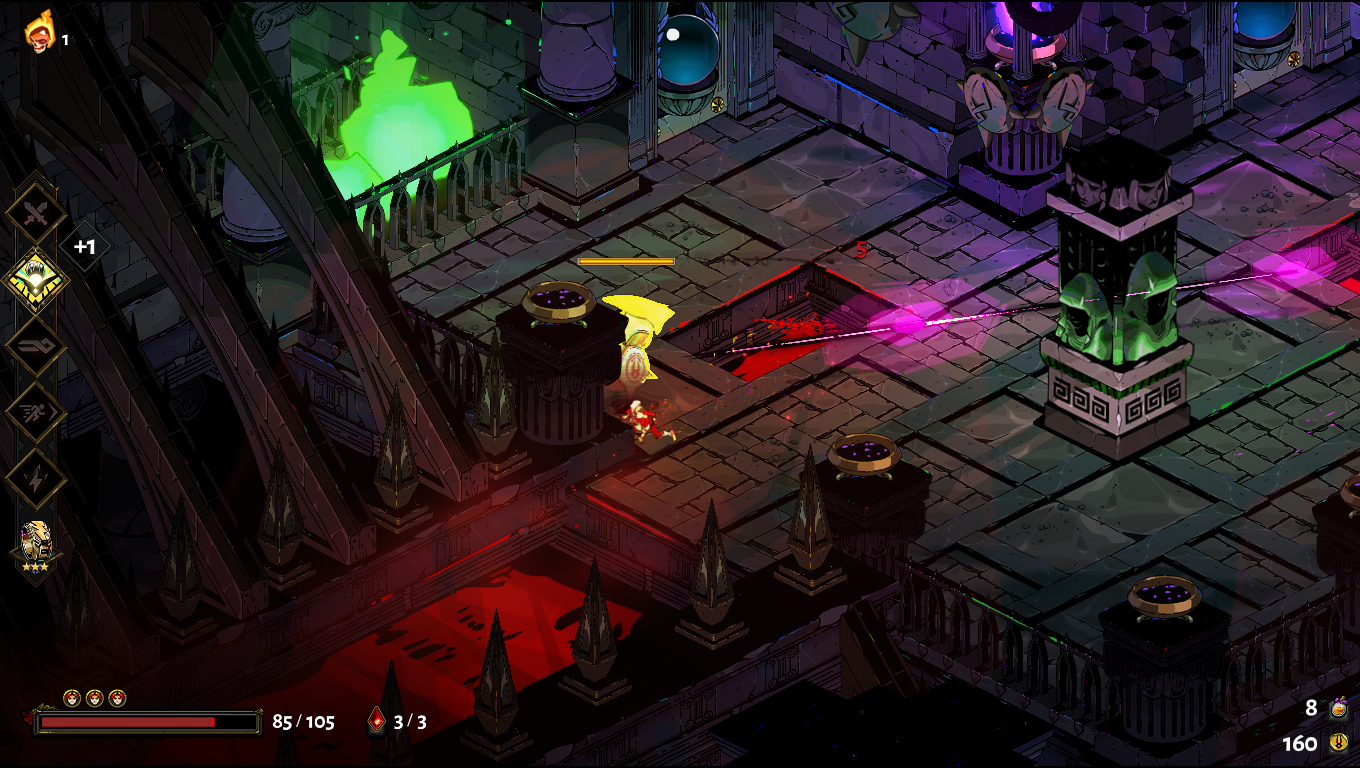Click the gold obol coin icon
Viewport: 1360px width, 768px height.
(x=1339, y=743)
